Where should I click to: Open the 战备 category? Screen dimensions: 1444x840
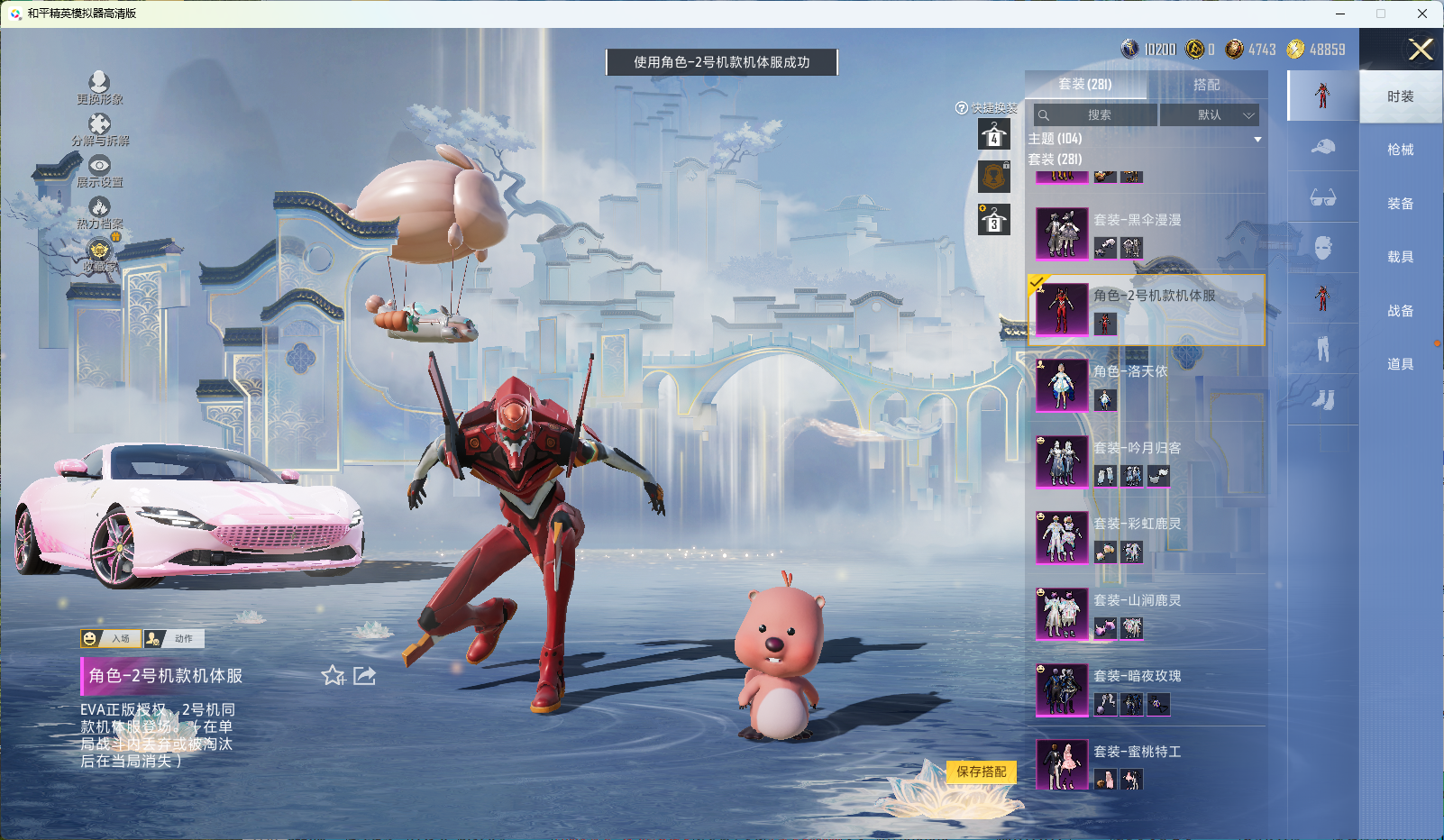tap(1400, 311)
